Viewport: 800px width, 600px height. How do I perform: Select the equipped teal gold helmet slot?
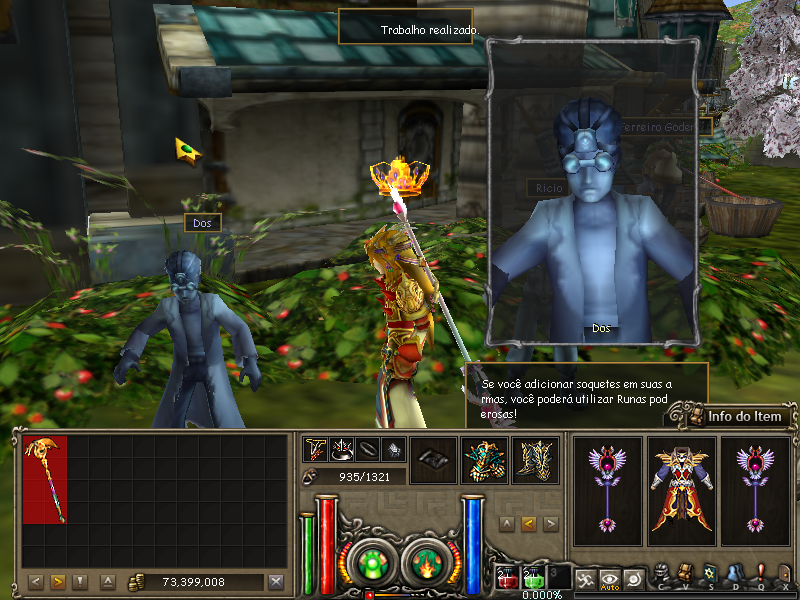click(x=484, y=461)
